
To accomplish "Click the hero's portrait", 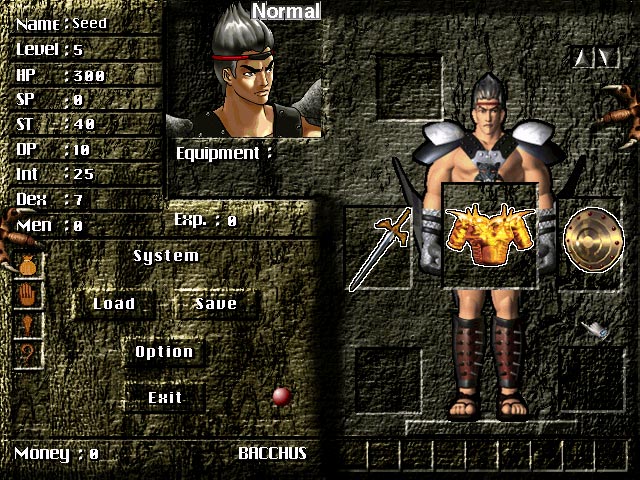I will (x=243, y=74).
